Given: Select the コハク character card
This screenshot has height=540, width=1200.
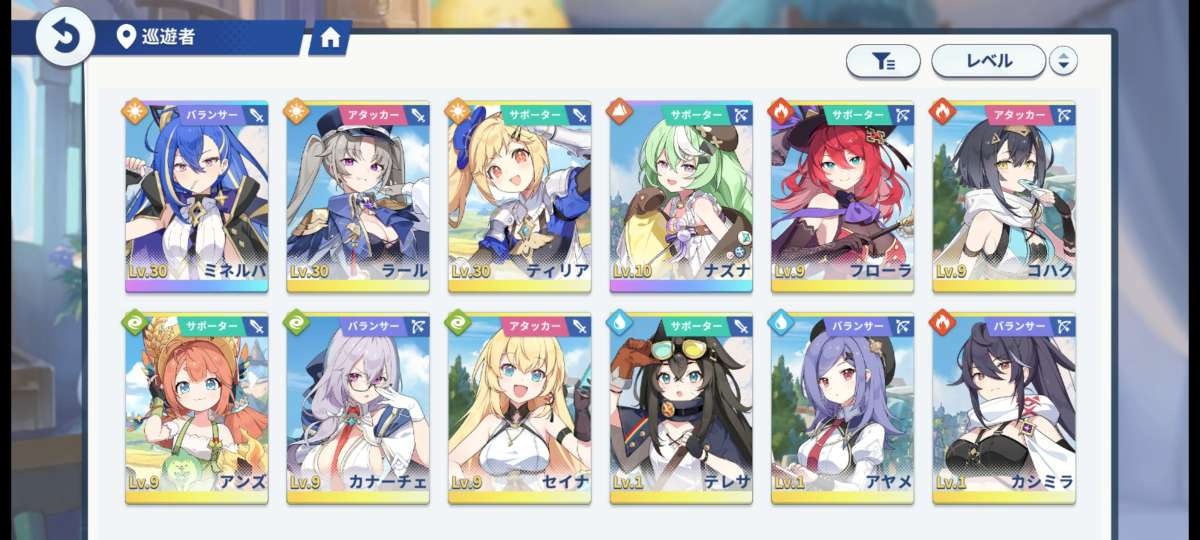Looking at the screenshot, I should [1004, 197].
